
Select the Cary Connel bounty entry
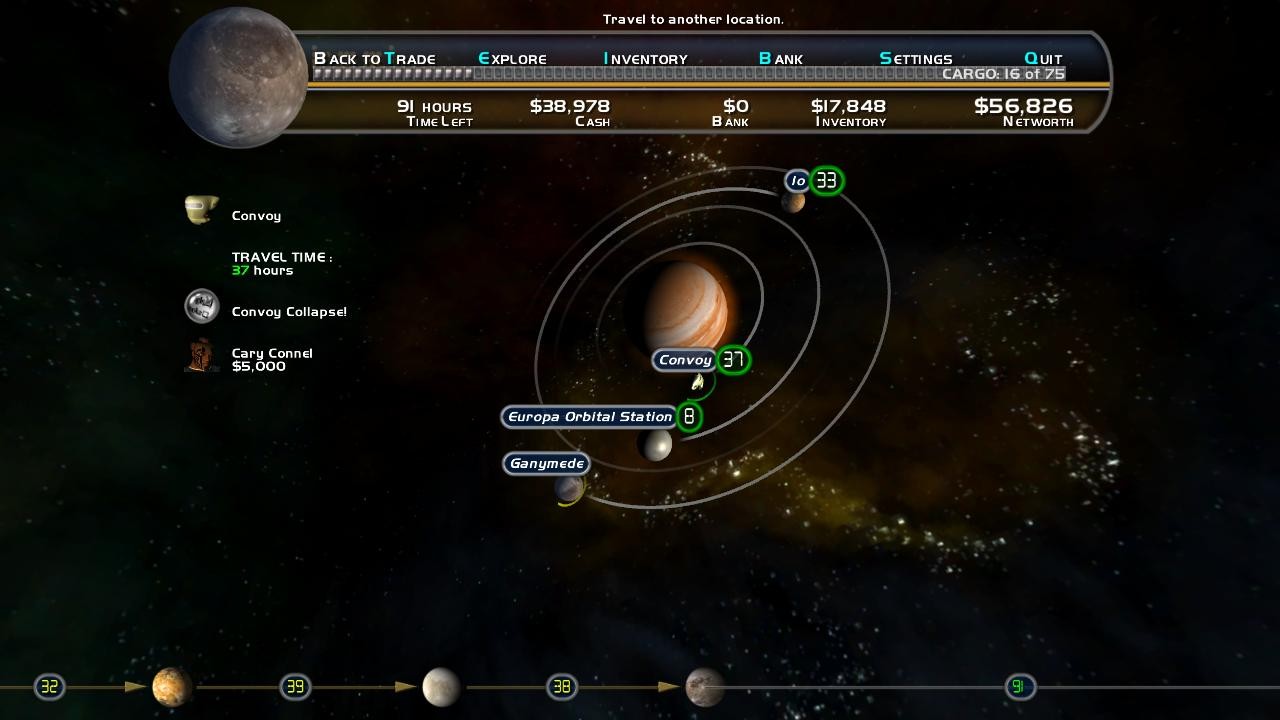[272, 359]
